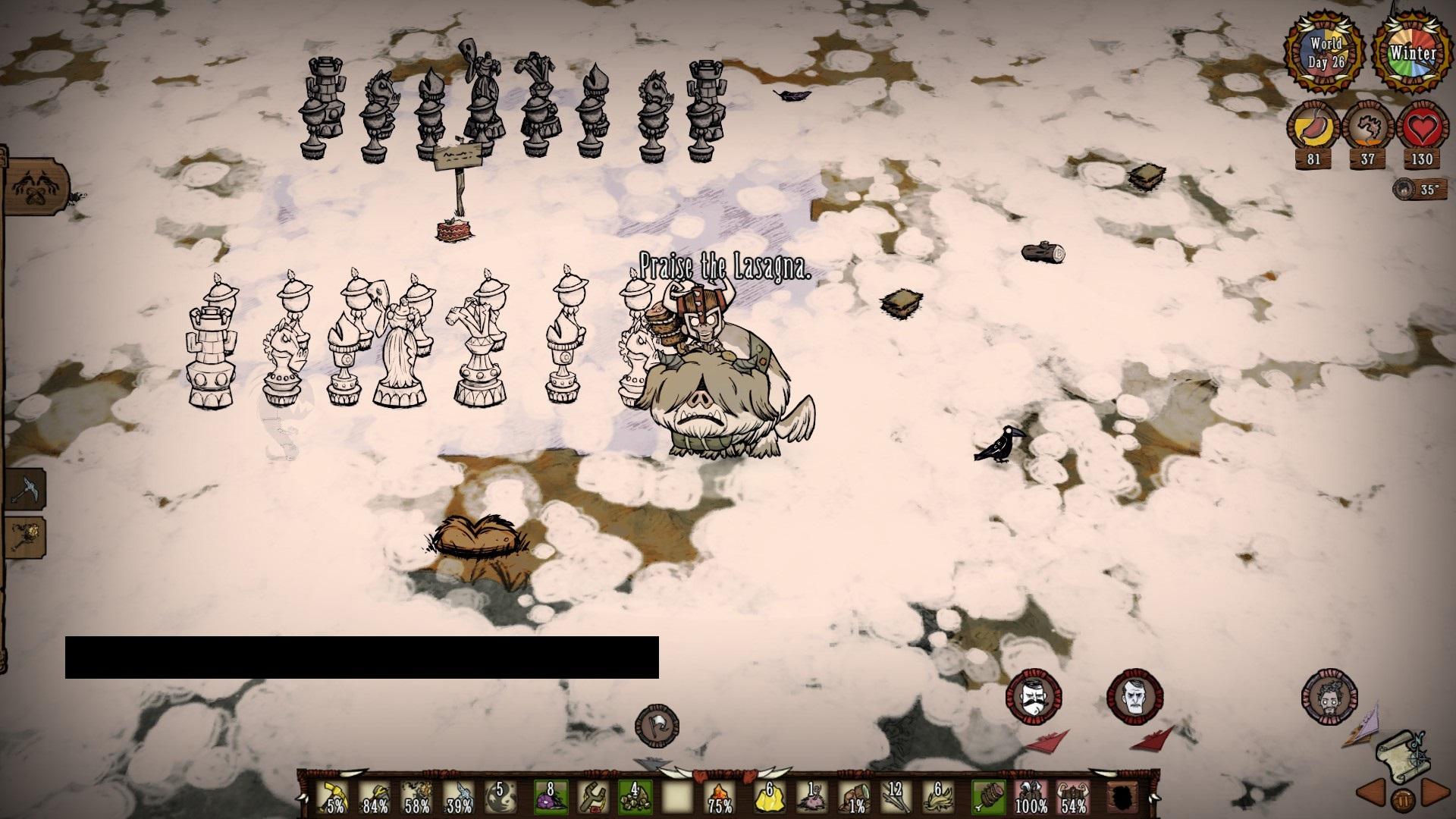1456x819 pixels.
Task: Click the burning campfire item at 75%
Action: [719, 796]
